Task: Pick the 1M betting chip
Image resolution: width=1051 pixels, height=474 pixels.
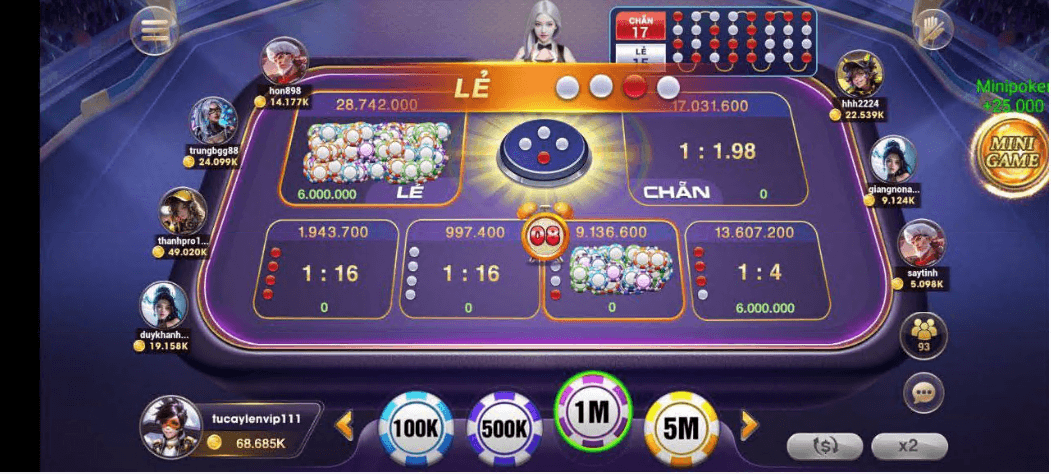Action: pos(593,412)
